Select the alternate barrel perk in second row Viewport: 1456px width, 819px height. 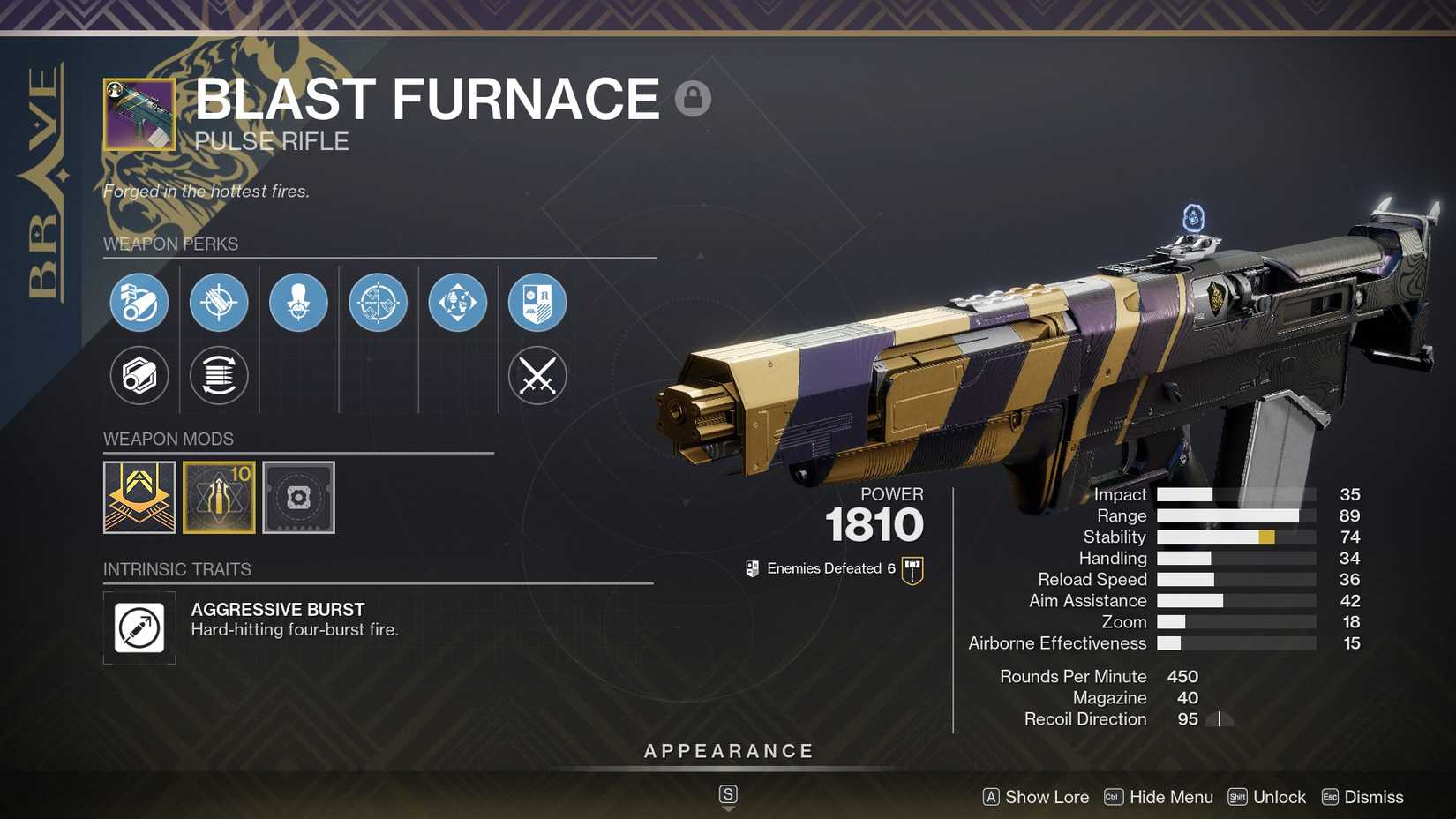(x=139, y=375)
